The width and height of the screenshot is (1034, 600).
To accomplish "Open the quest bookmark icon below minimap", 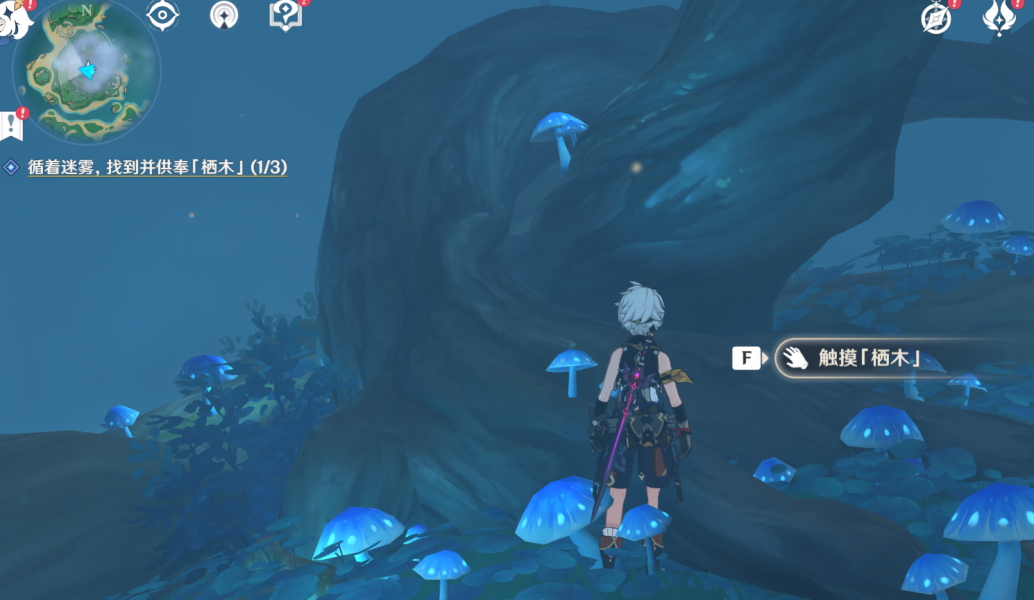I will 12,124.
